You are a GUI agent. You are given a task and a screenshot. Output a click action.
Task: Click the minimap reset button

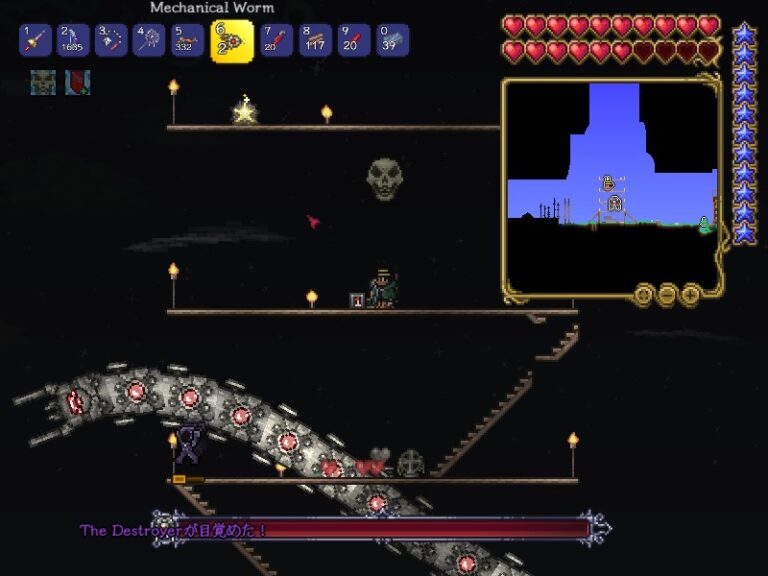[x=645, y=294]
